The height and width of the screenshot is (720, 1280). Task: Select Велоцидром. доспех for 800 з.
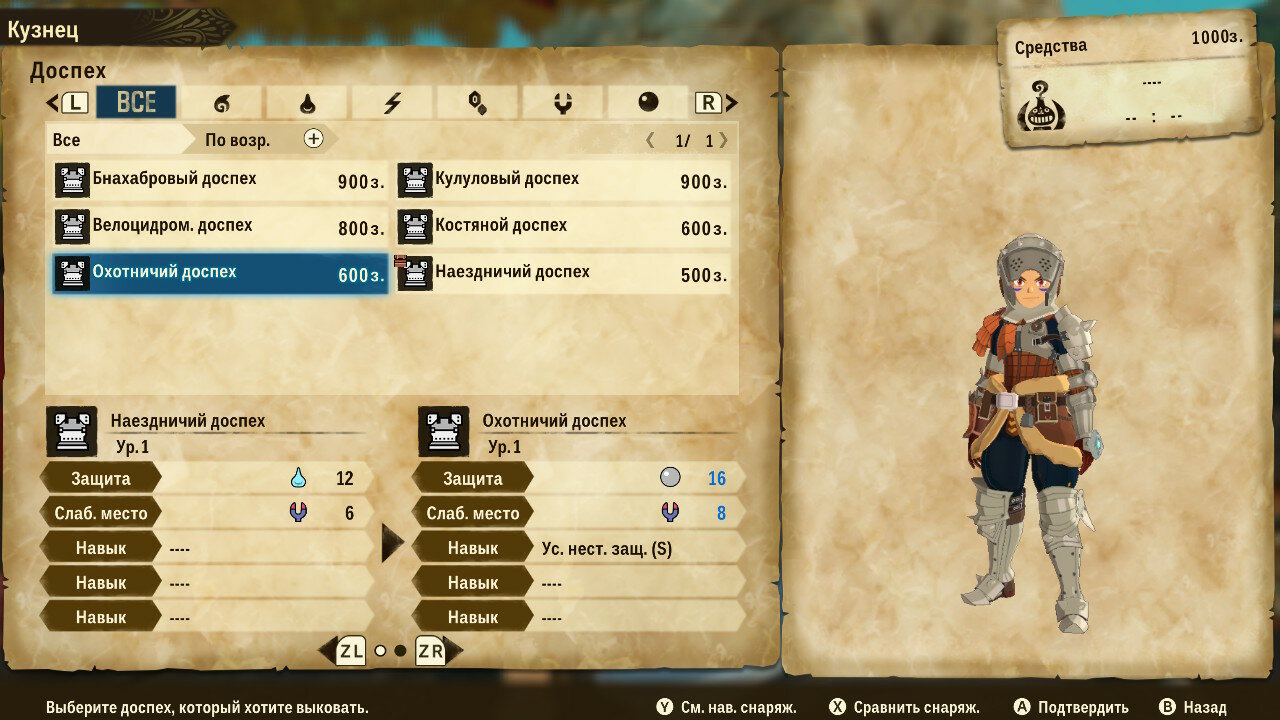pyautogui.click(x=220, y=227)
